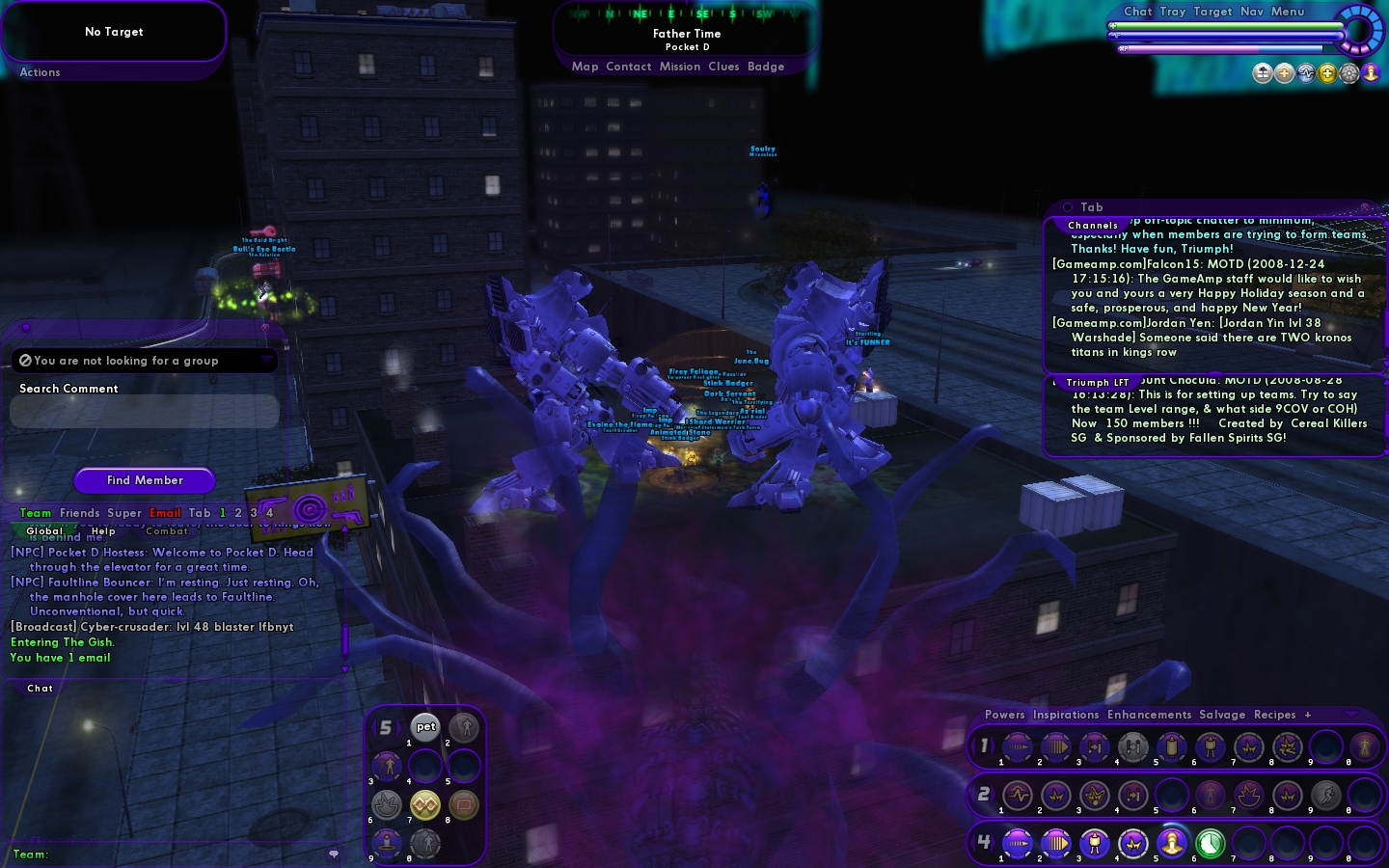Viewport: 1389px width, 868px height.
Task: Open the Actions menu under target
Action: (40, 72)
